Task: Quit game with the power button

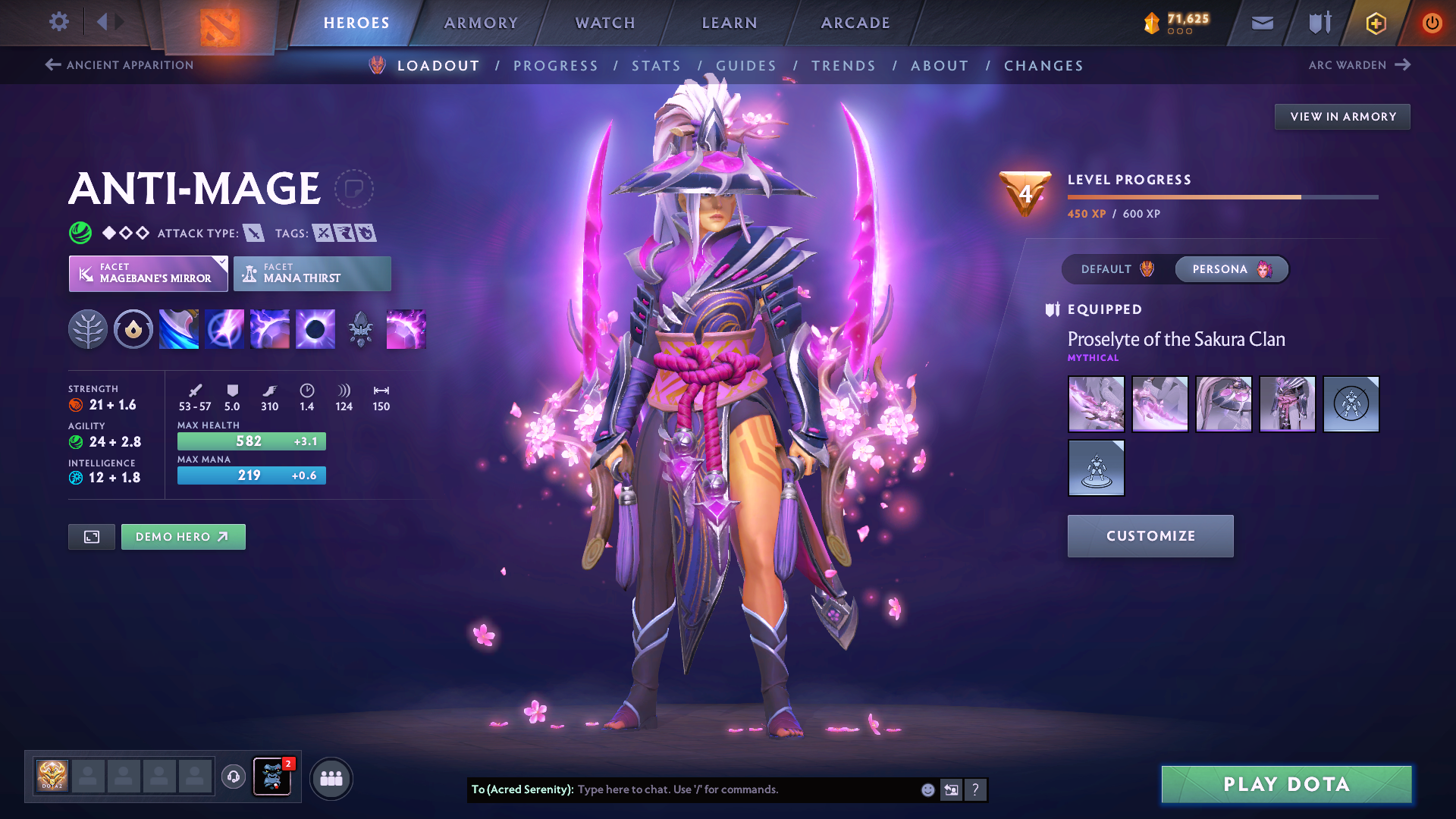Action: point(1432,23)
